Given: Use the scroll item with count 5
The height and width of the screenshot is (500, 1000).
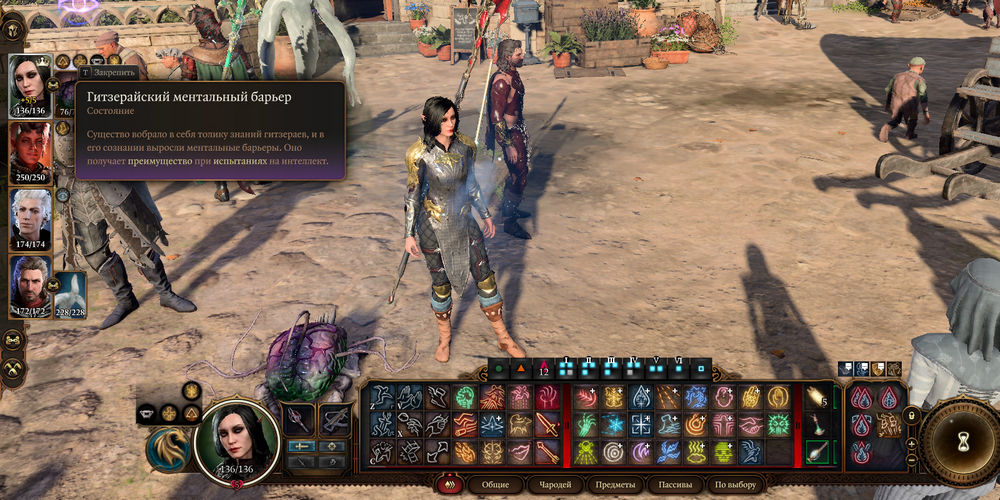Looking at the screenshot, I should (818, 397).
